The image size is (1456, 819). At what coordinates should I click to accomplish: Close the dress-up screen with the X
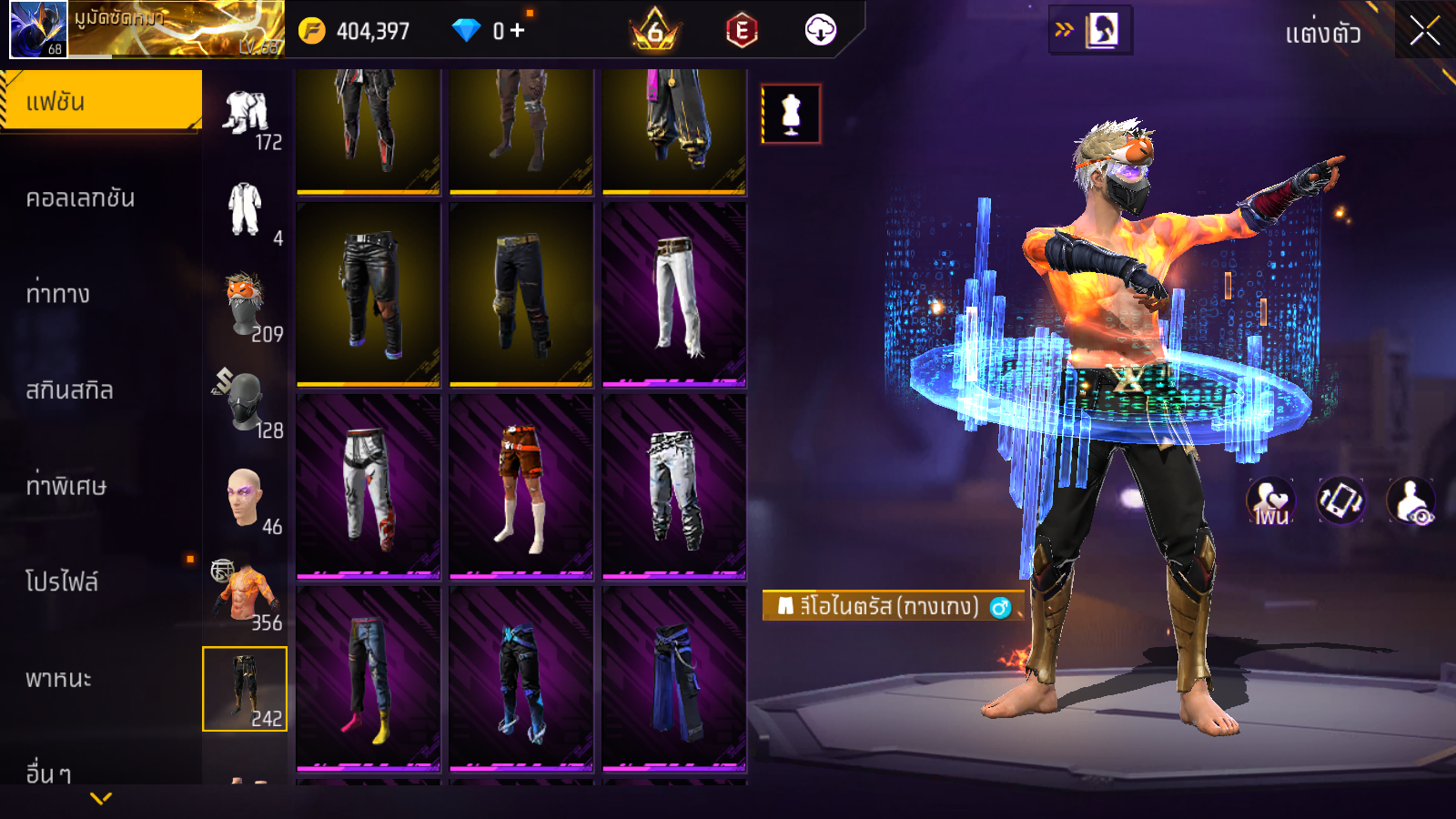(x=1424, y=31)
